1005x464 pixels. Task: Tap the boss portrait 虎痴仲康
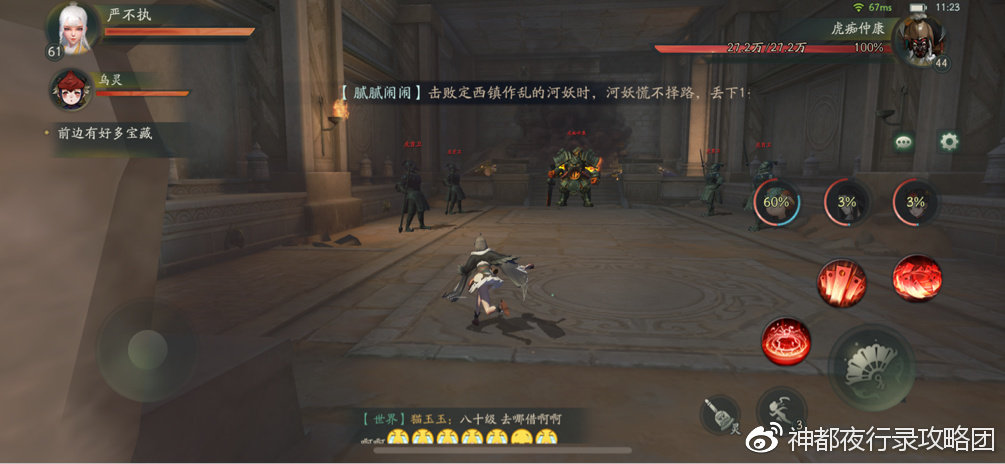919,40
